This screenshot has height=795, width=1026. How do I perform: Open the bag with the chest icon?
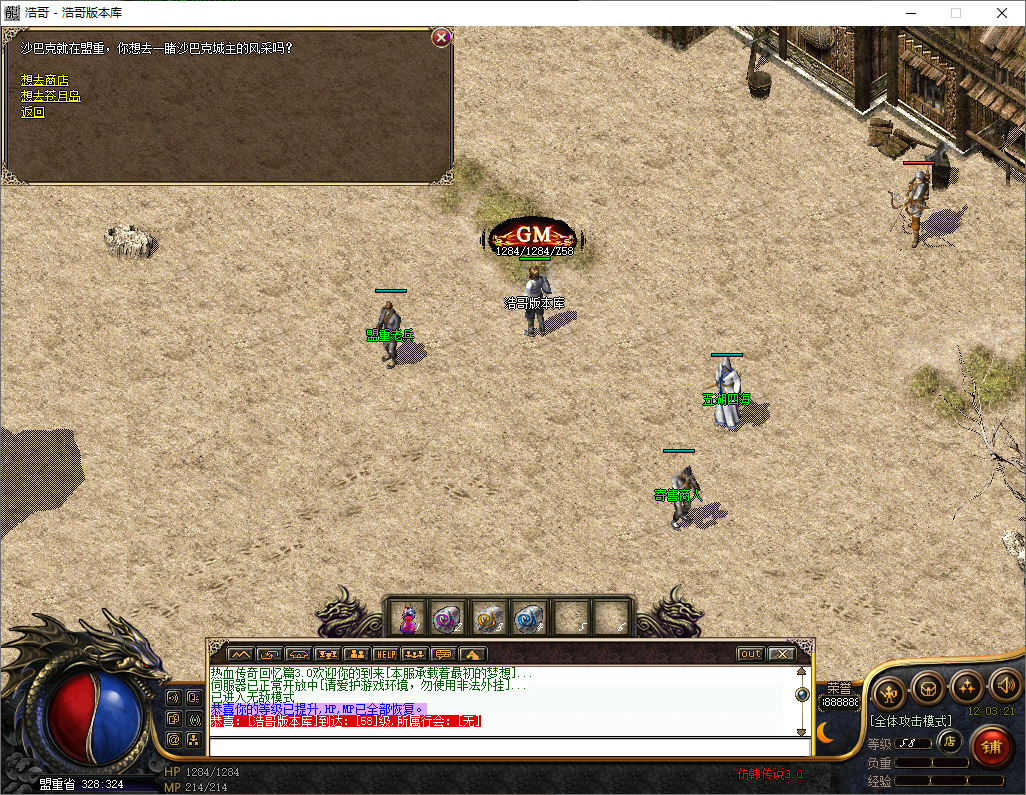coord(927,688)
